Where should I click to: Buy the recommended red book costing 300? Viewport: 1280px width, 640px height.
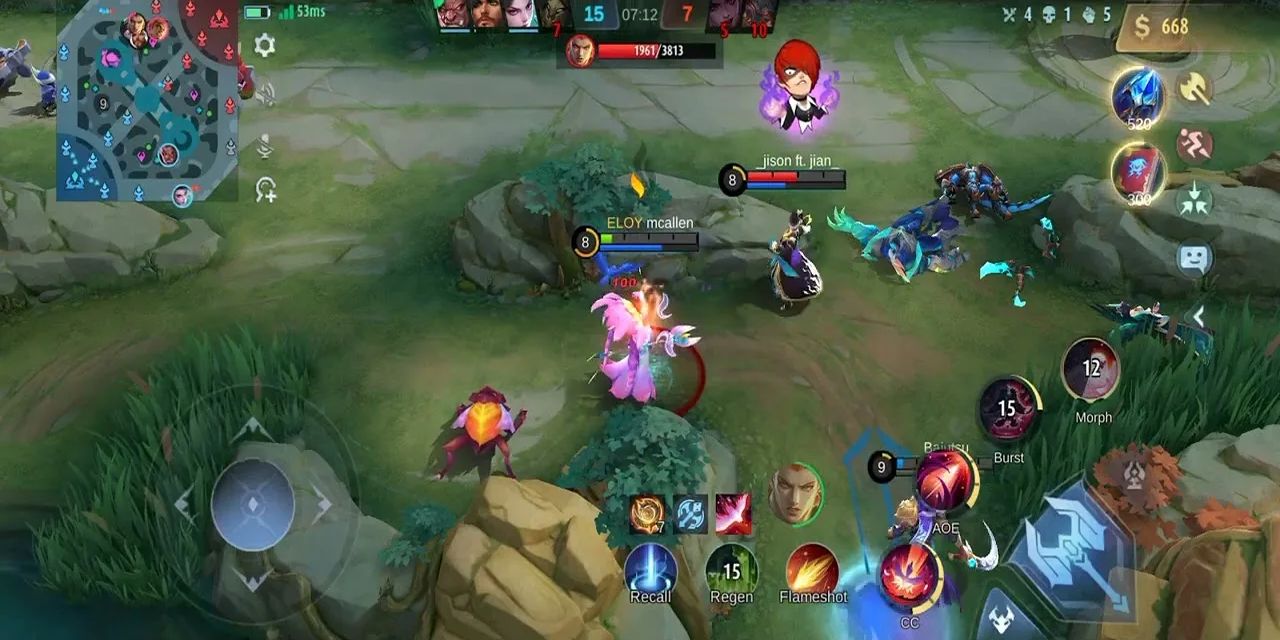pos(1138,171)
